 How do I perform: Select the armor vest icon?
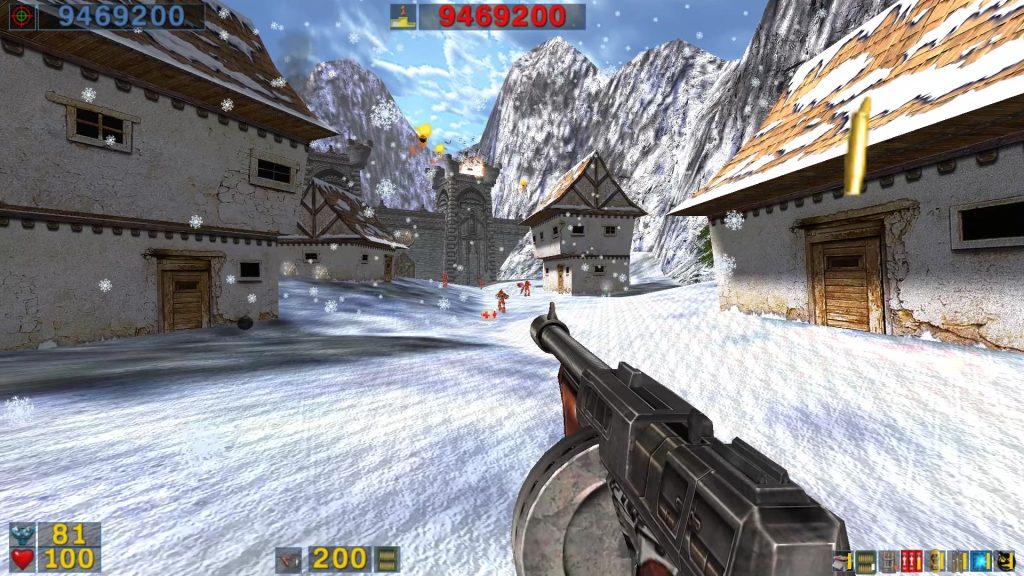point(22,535)
